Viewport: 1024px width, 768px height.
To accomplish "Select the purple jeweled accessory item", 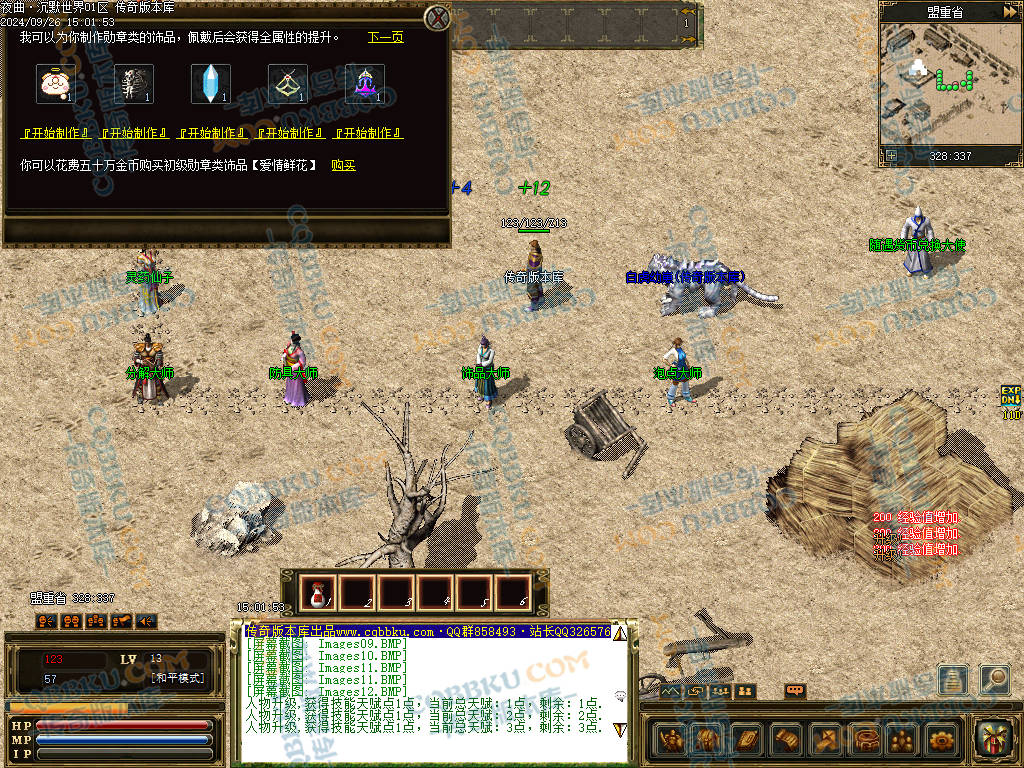I will click(x=365, y=84).
